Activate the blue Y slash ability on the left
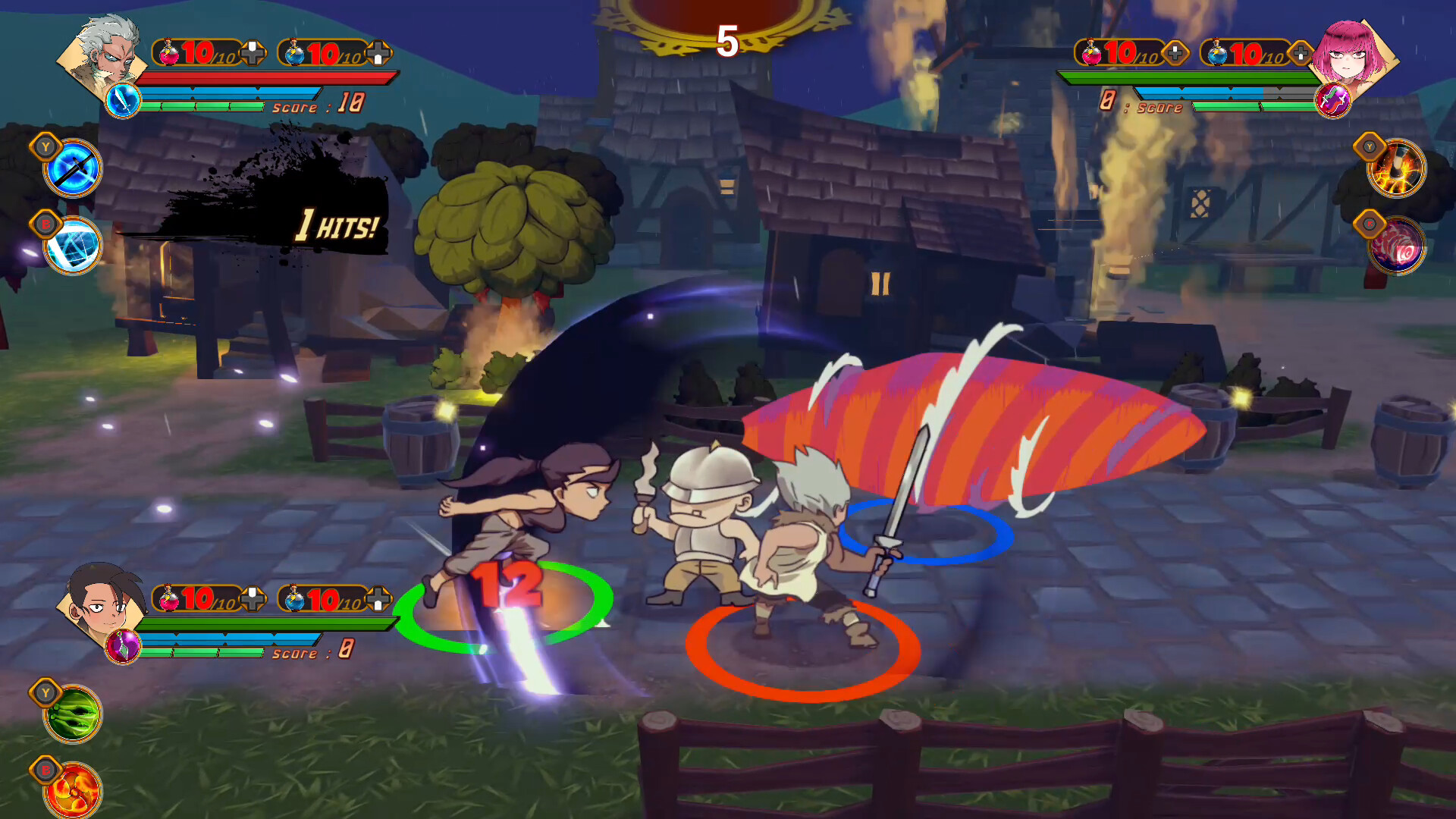The width and height of the screenshot is (1456, 819). pyautogui.click(x=72, y=168)
